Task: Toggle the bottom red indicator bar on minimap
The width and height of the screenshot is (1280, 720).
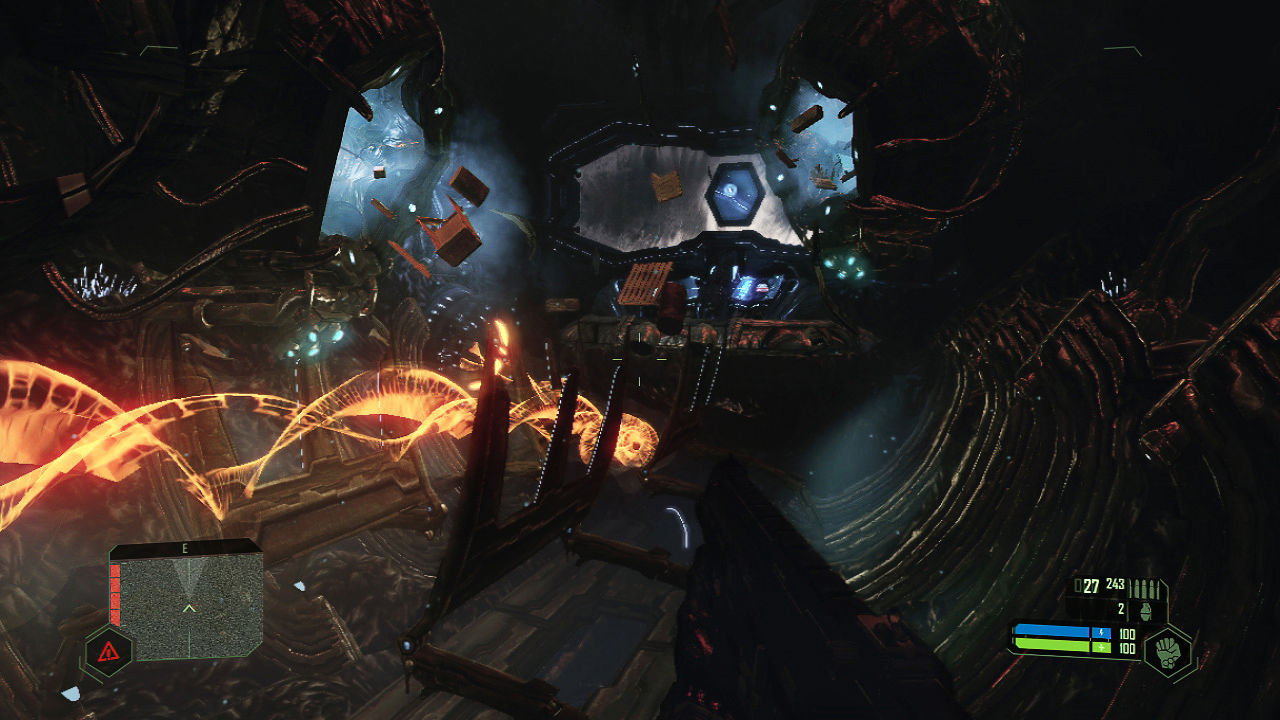Action: click(115, 617)
